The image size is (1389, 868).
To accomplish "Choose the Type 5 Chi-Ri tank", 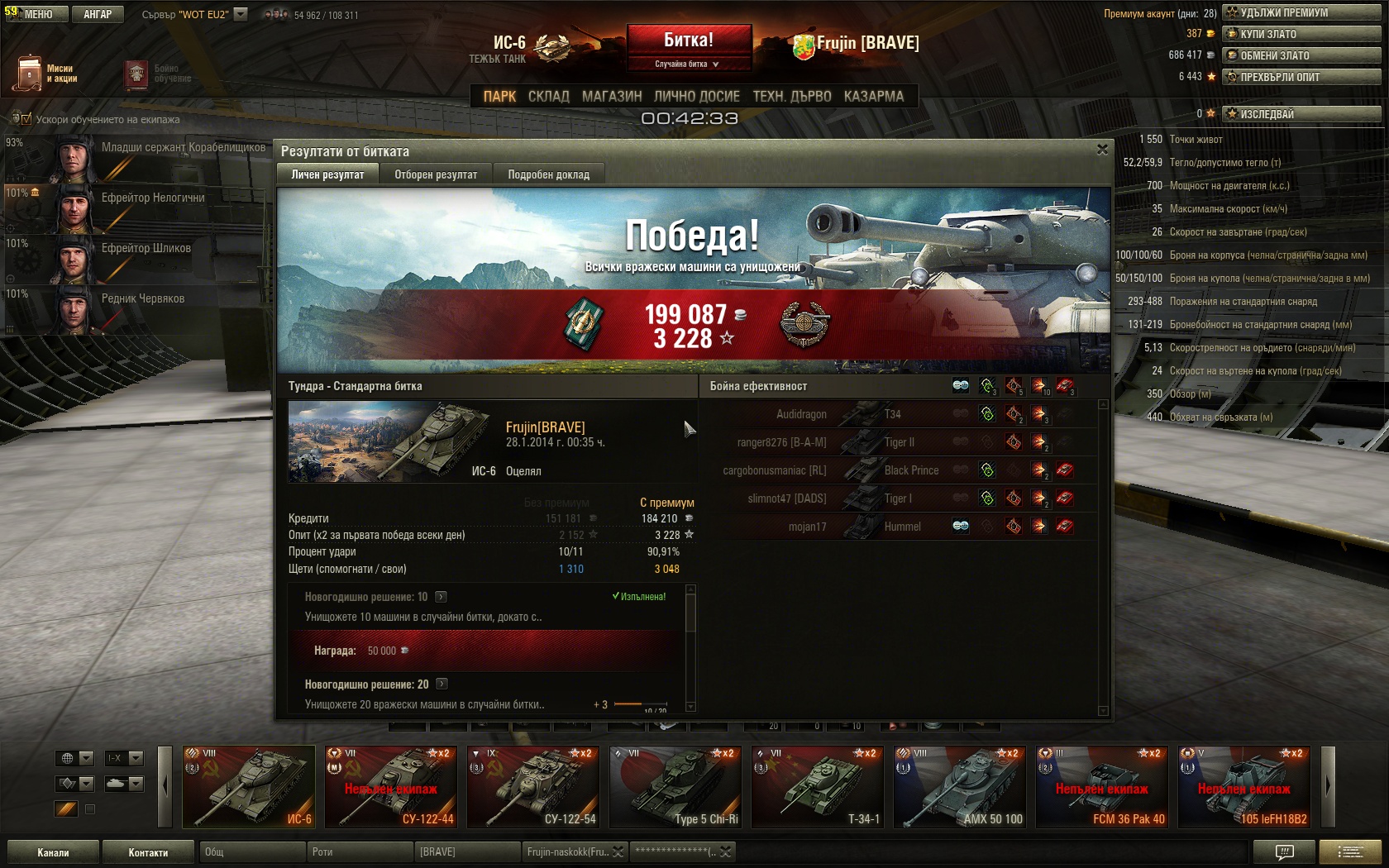I will [675, 787].
